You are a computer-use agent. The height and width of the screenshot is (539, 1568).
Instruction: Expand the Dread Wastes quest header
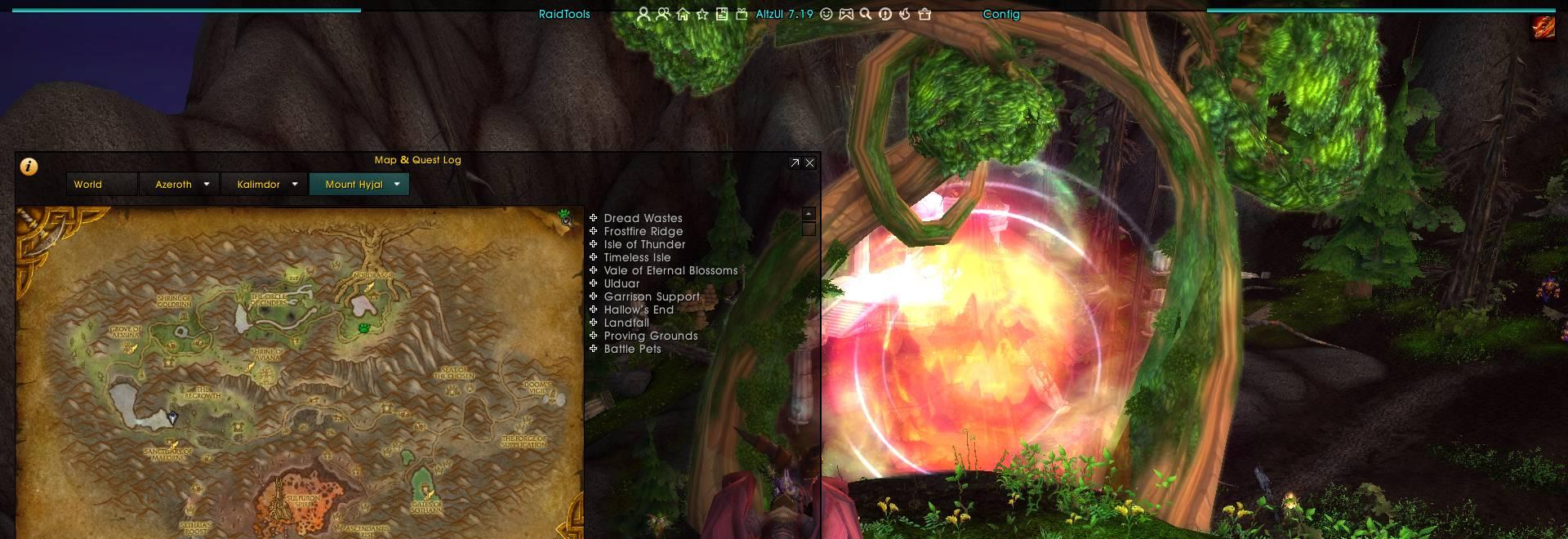click(594, 218)
